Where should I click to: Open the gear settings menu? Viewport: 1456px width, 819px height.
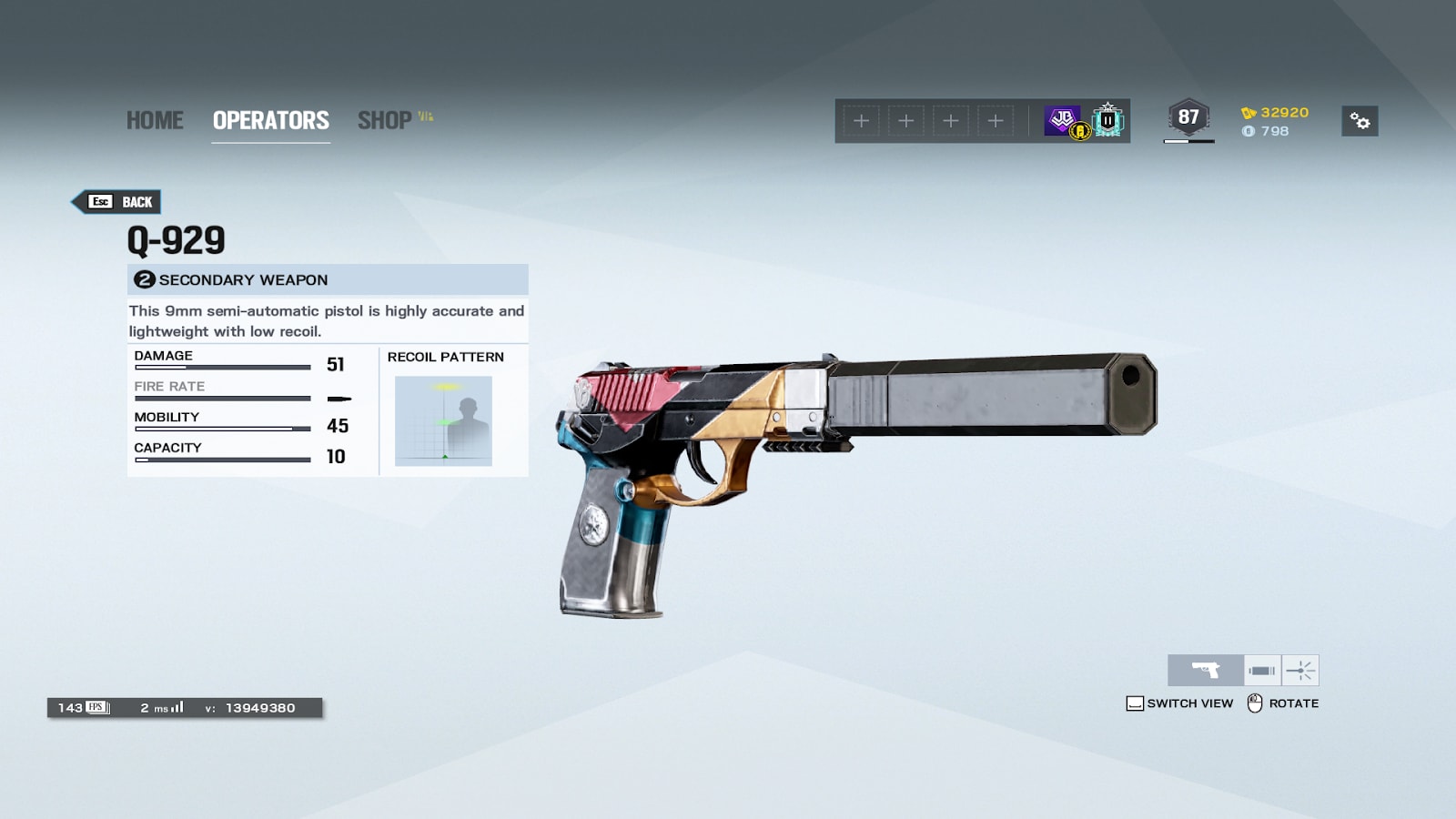[x=1360, y=121]
